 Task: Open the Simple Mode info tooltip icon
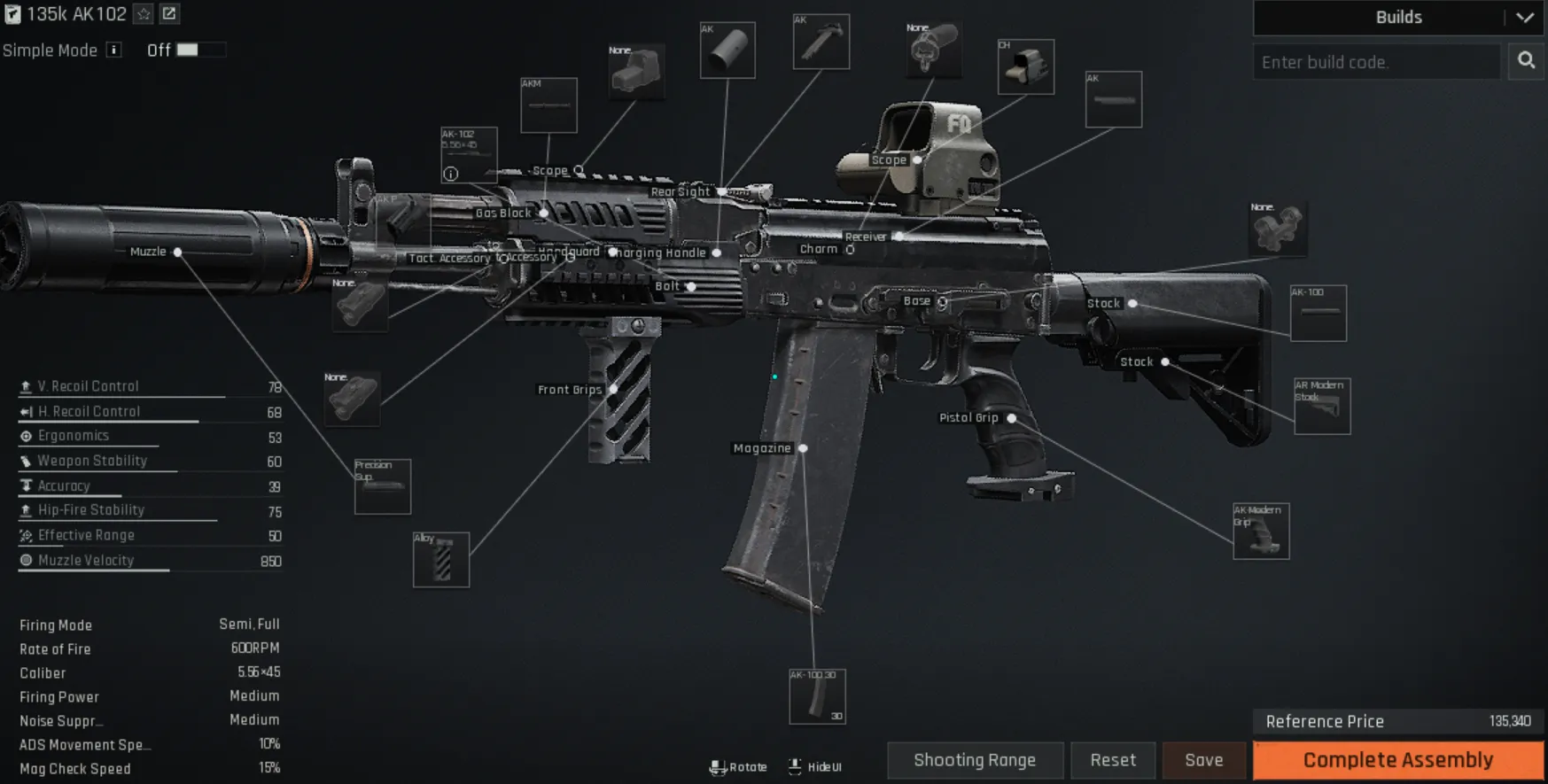coord(113,50)
